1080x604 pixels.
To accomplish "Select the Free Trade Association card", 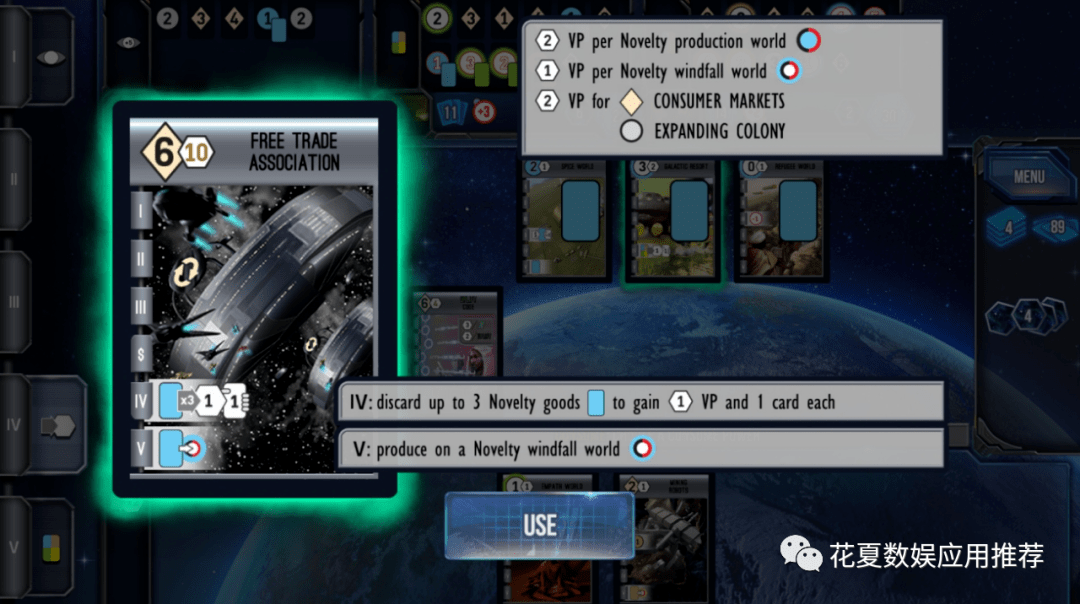I will [x=254, y=298].
